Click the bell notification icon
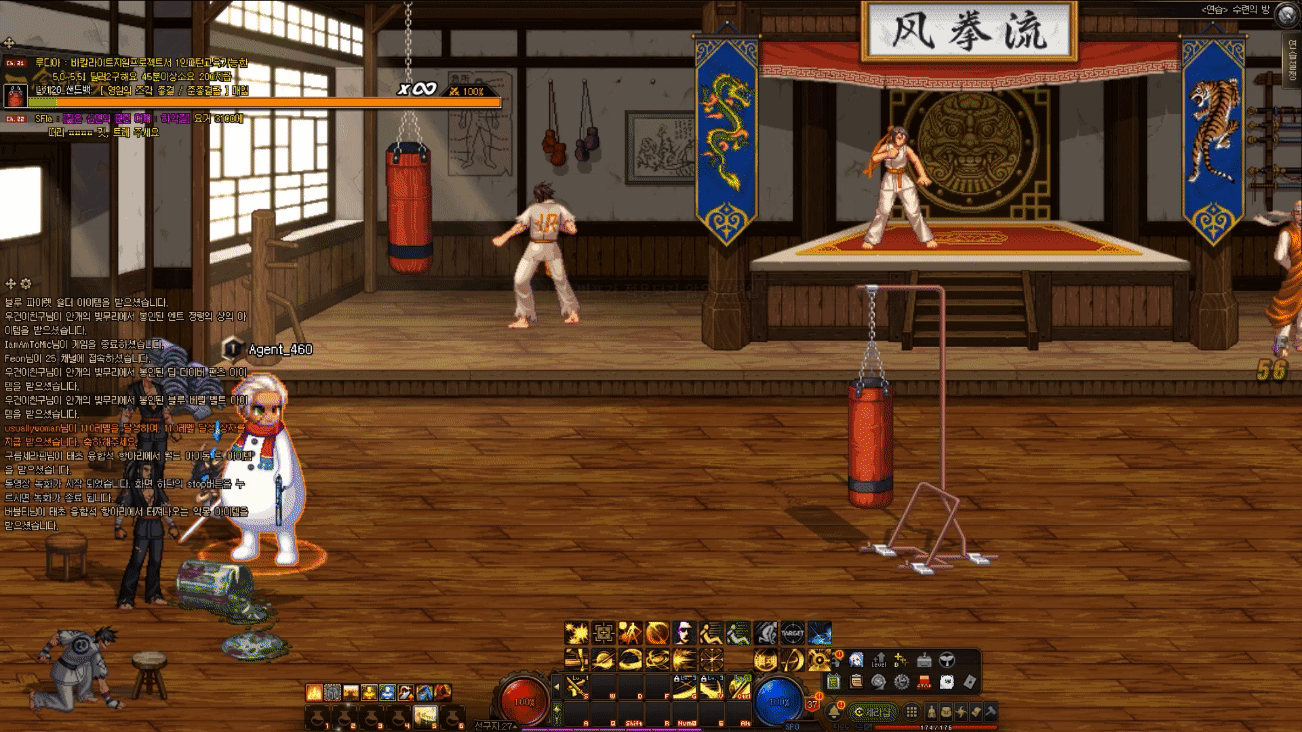 coord(833,712)
